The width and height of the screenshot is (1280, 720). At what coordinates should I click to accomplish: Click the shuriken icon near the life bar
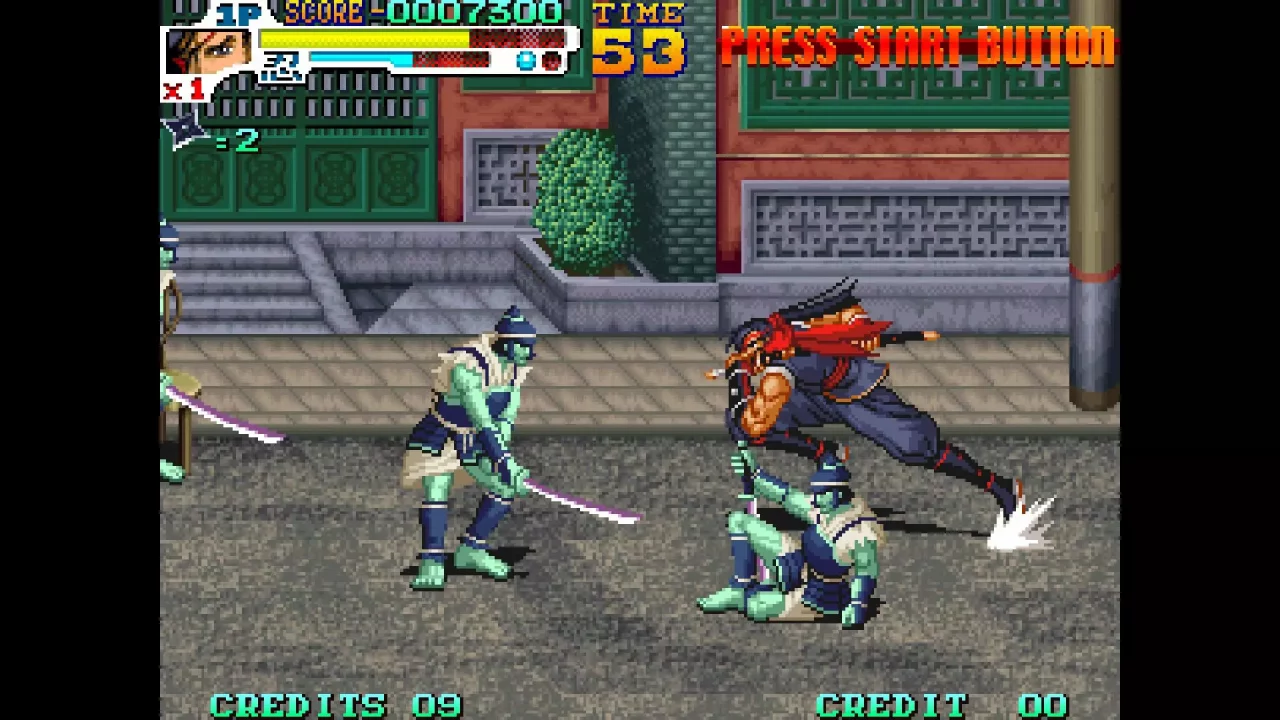click(182, 128)
